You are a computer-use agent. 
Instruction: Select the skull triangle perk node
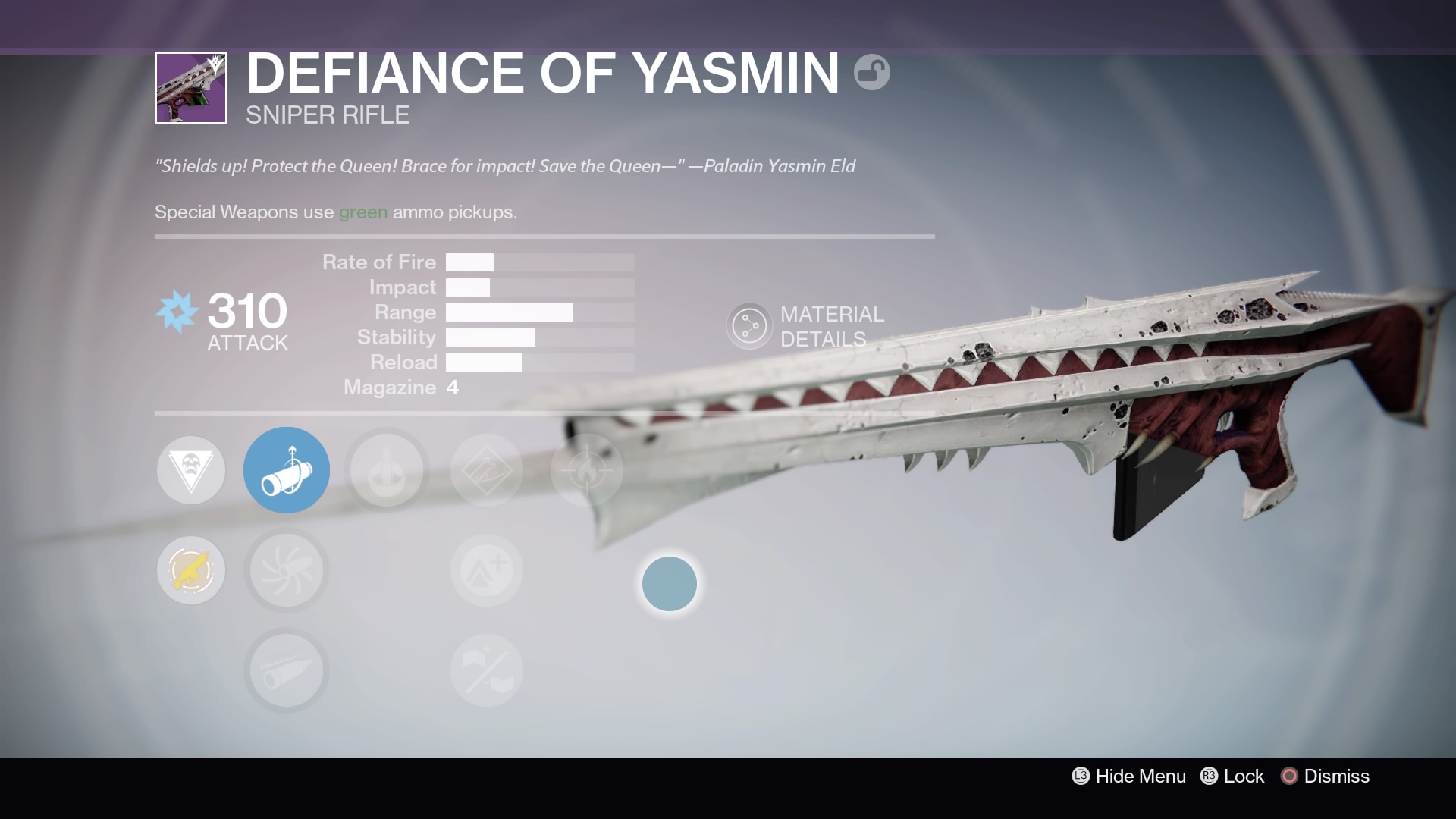coord(191,470)
